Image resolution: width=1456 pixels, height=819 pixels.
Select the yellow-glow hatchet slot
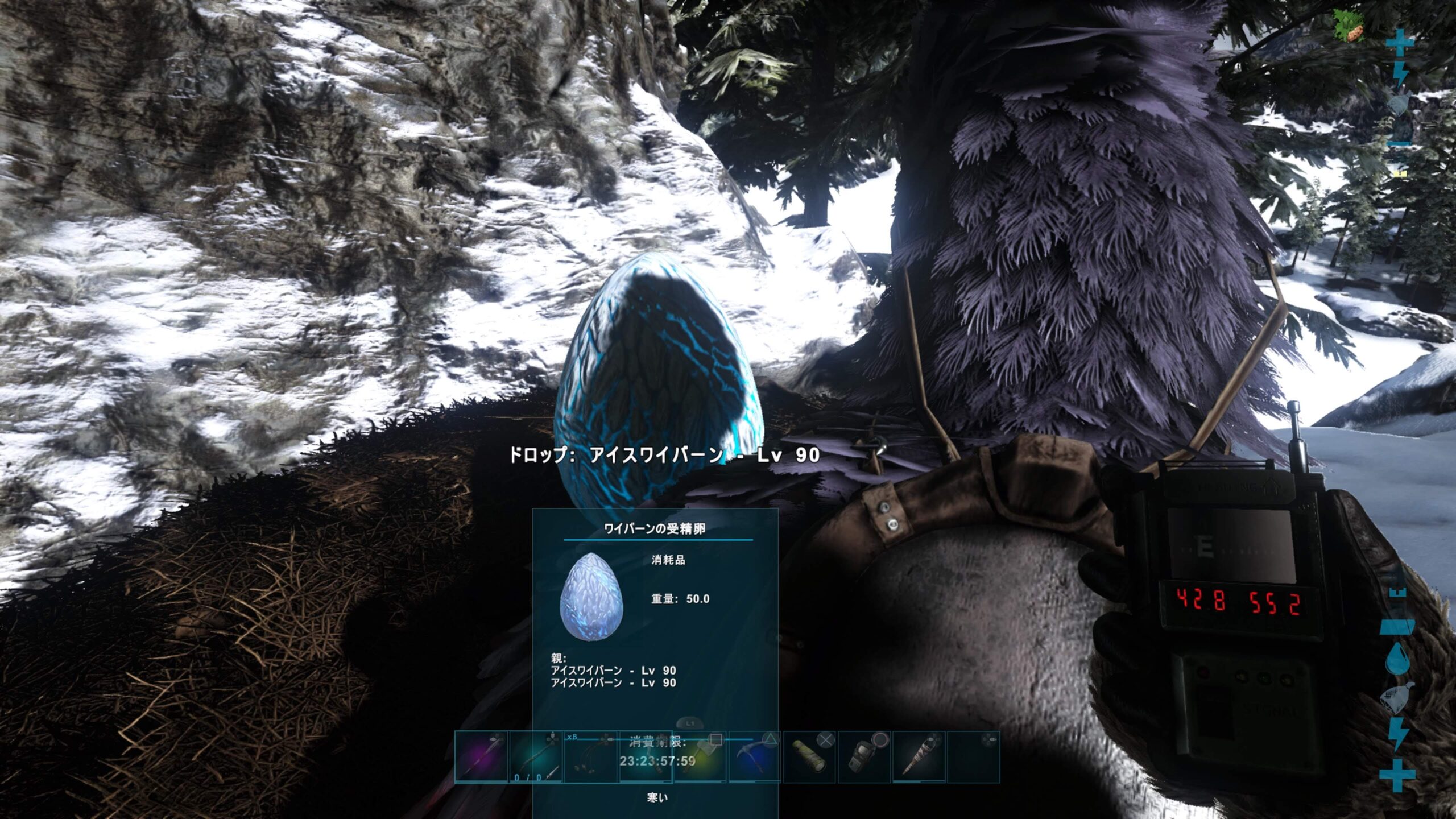click(x=701, y=758)
